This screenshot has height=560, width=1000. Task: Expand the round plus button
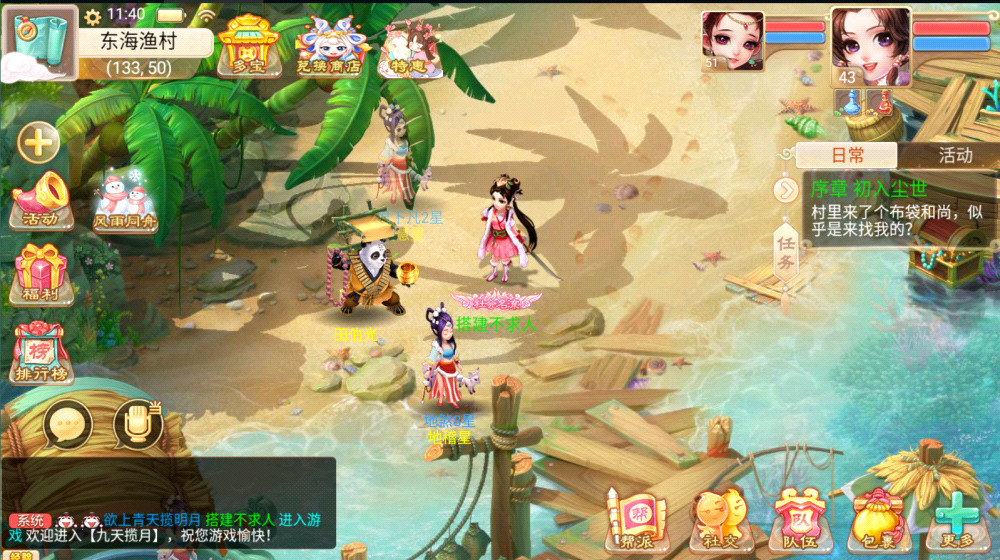(39, 142)
